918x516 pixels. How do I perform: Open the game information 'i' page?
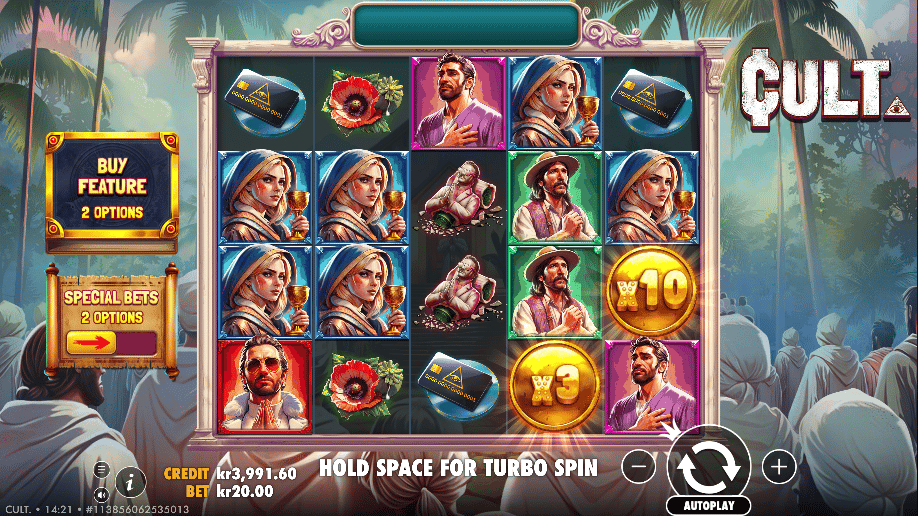131,481
